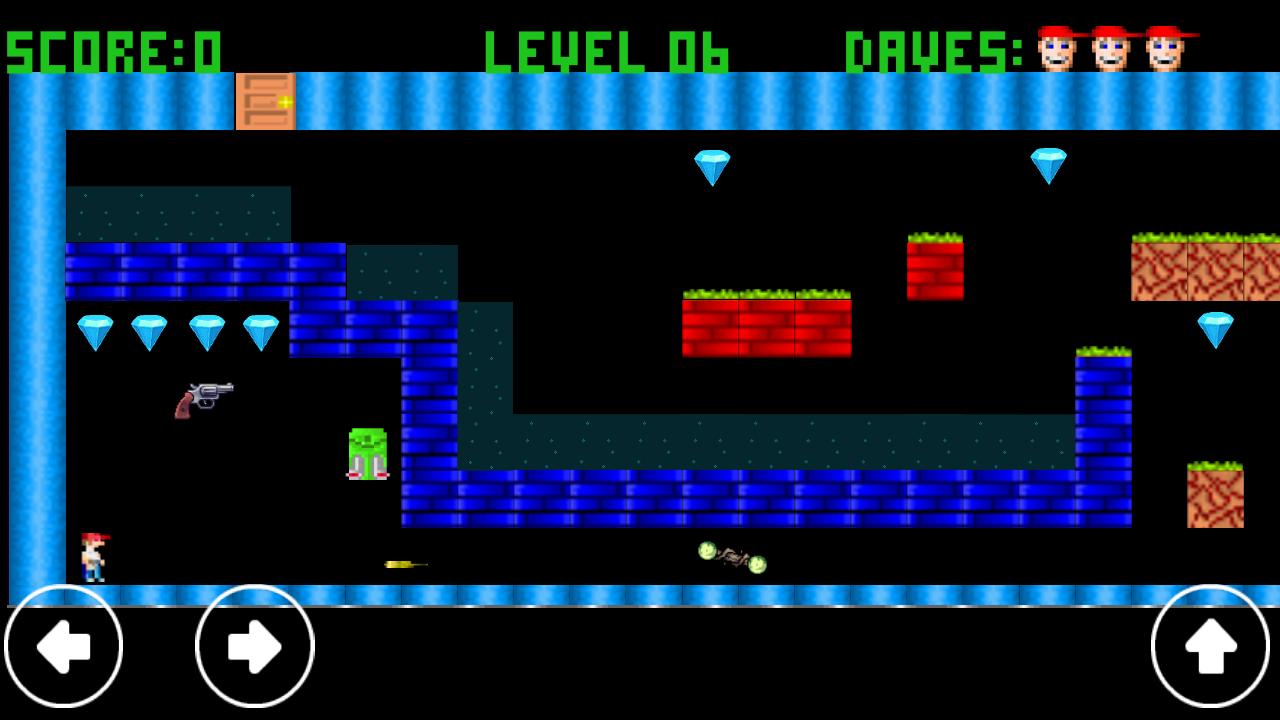Click the red brick platform in the center
The height and width of the screenshot is (720, 1280).
766,325
